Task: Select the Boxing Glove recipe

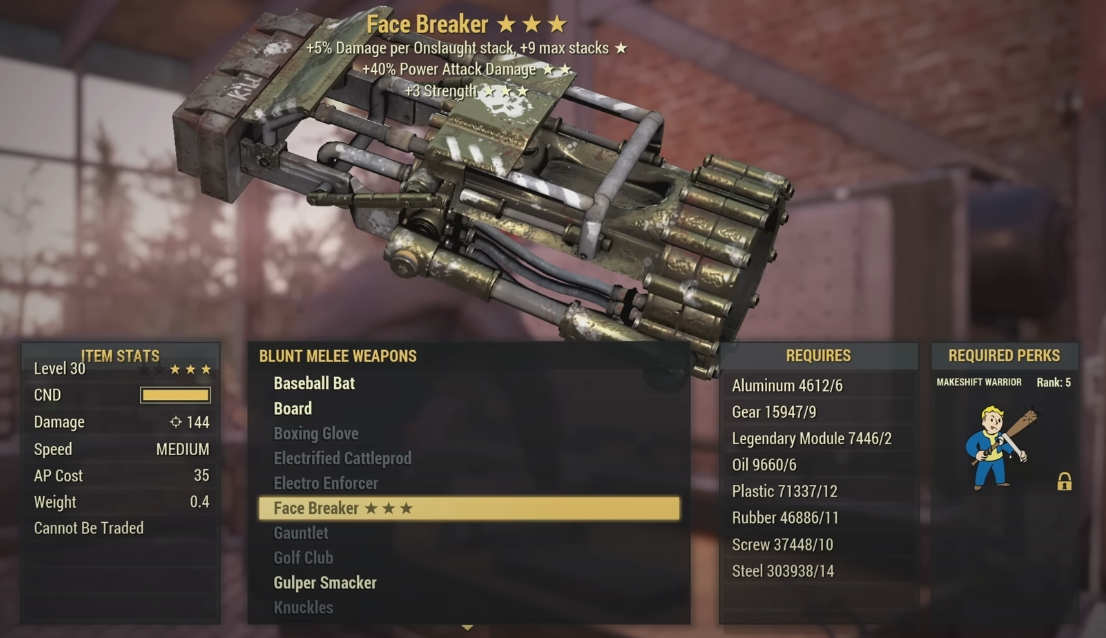Action: [x=316, y=433]
